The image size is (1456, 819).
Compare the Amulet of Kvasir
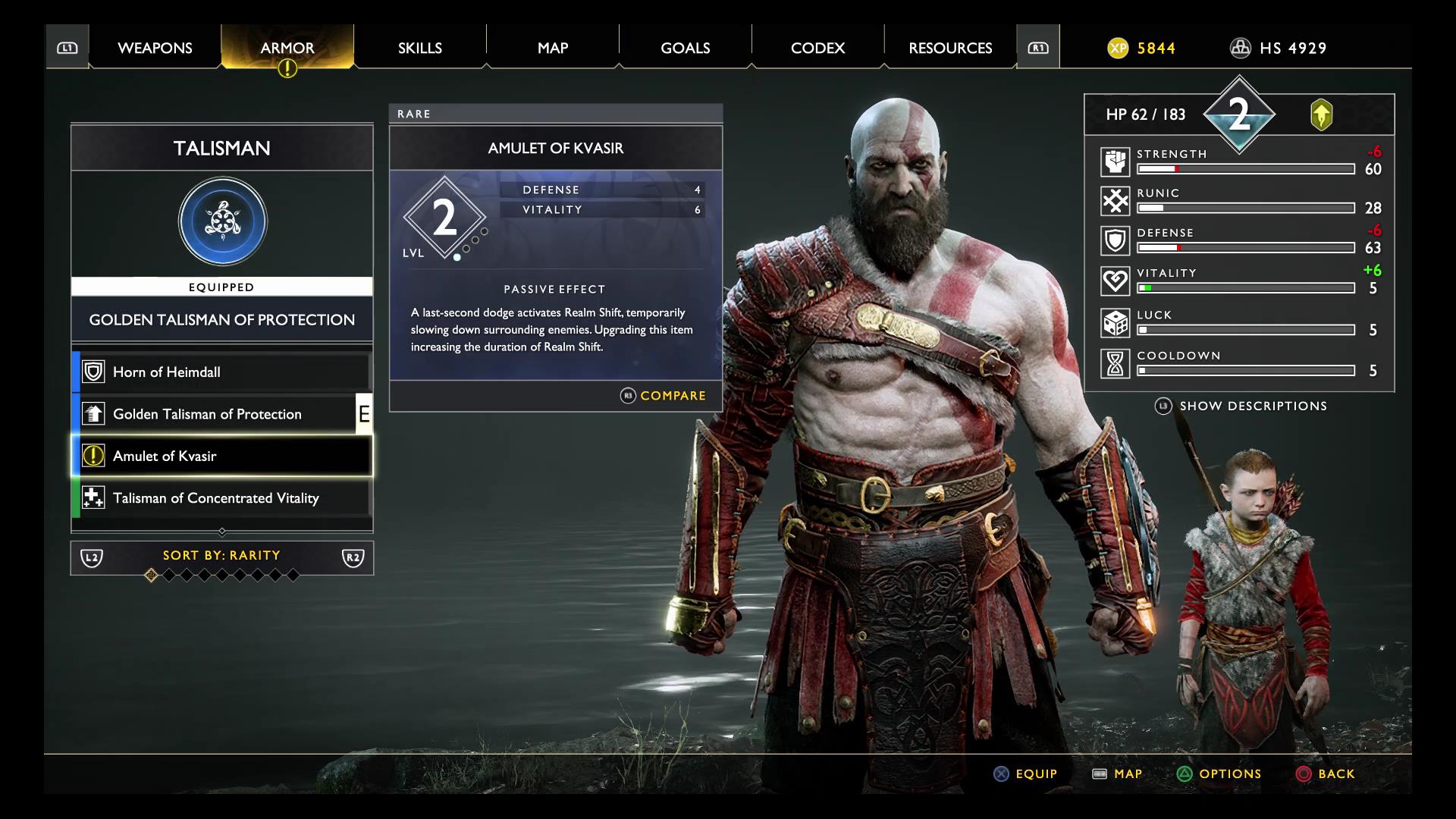pos(664,396)
